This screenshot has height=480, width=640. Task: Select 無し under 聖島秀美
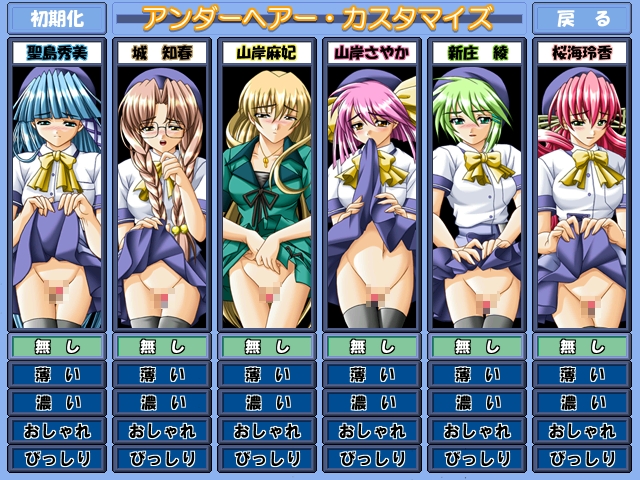pyautogui.click(x=56, y=347)
